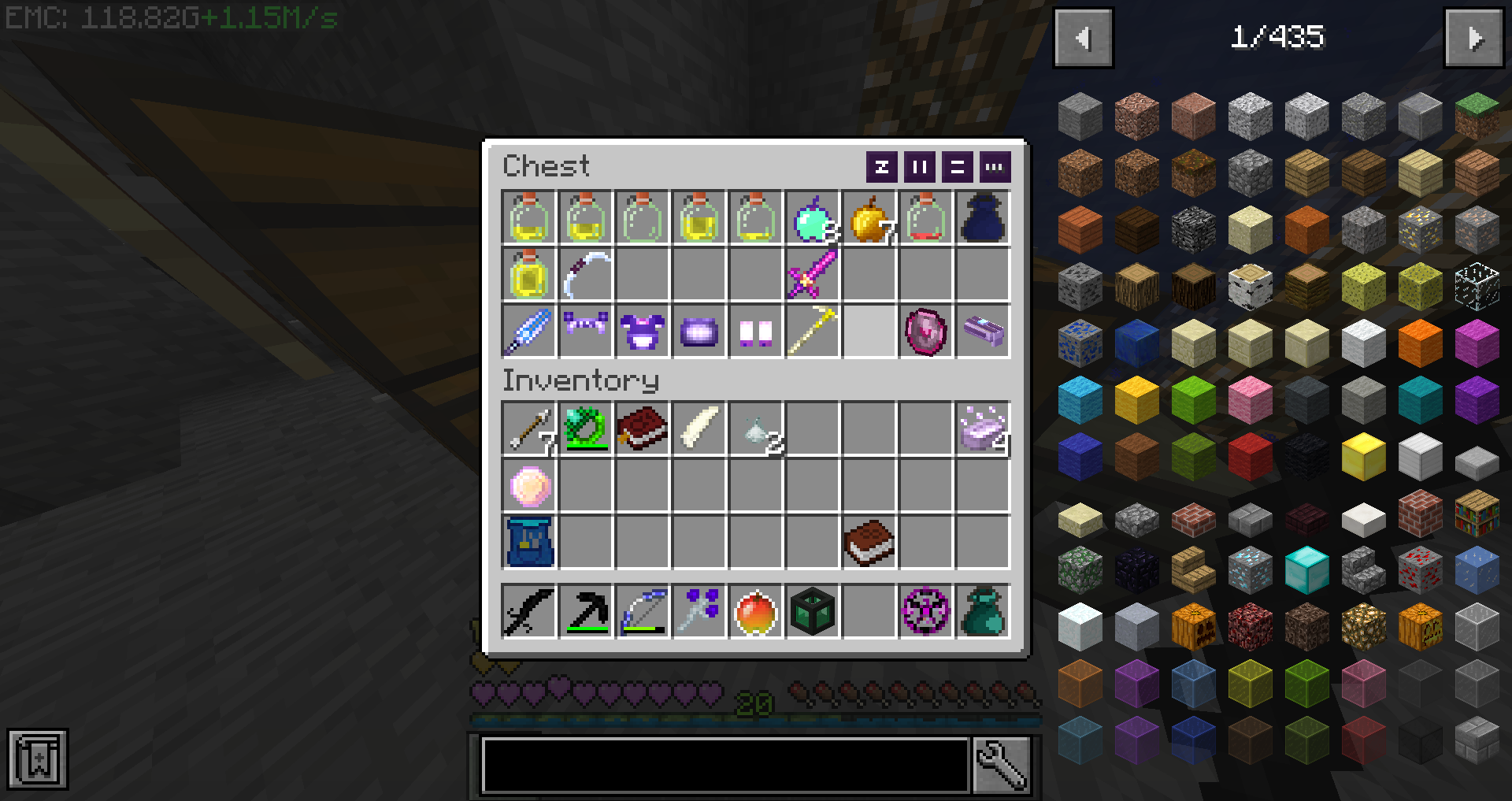Go back to the previous JEI item page
Image resolution: width=1512 pixels, height=801 pixels.
pos(1083,37)
